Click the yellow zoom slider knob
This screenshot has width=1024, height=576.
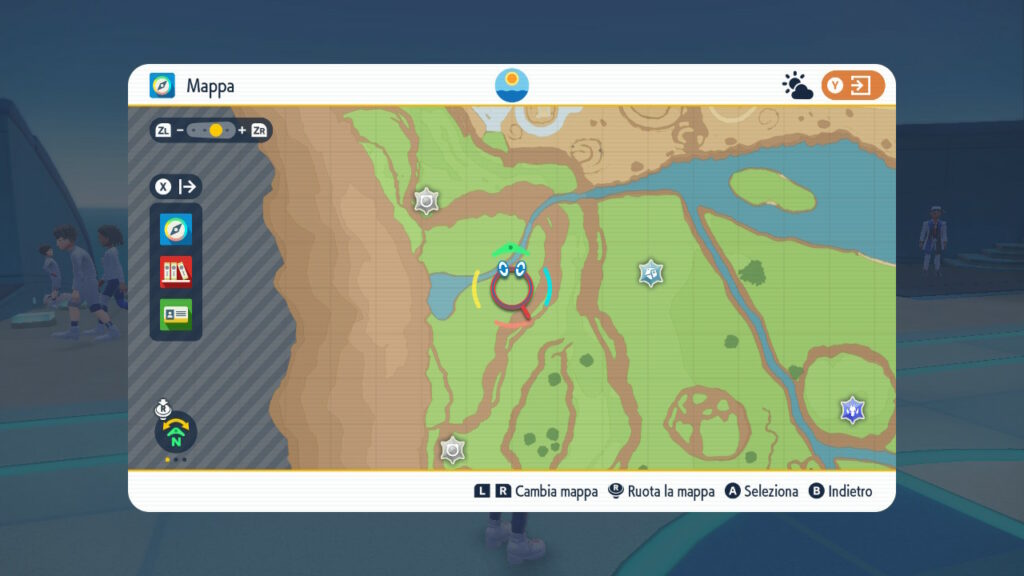click(216, 130)
